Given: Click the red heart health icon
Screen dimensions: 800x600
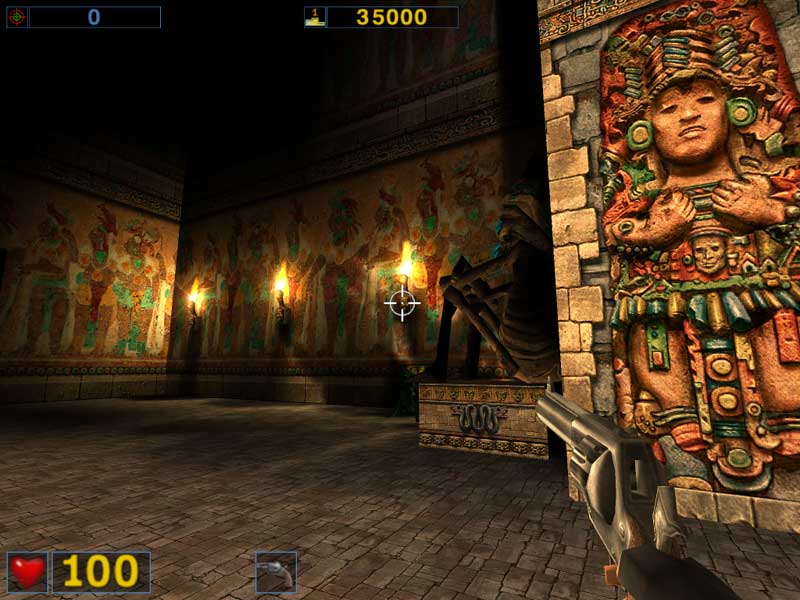Looking at the screenshot, I should click(27, 571).
